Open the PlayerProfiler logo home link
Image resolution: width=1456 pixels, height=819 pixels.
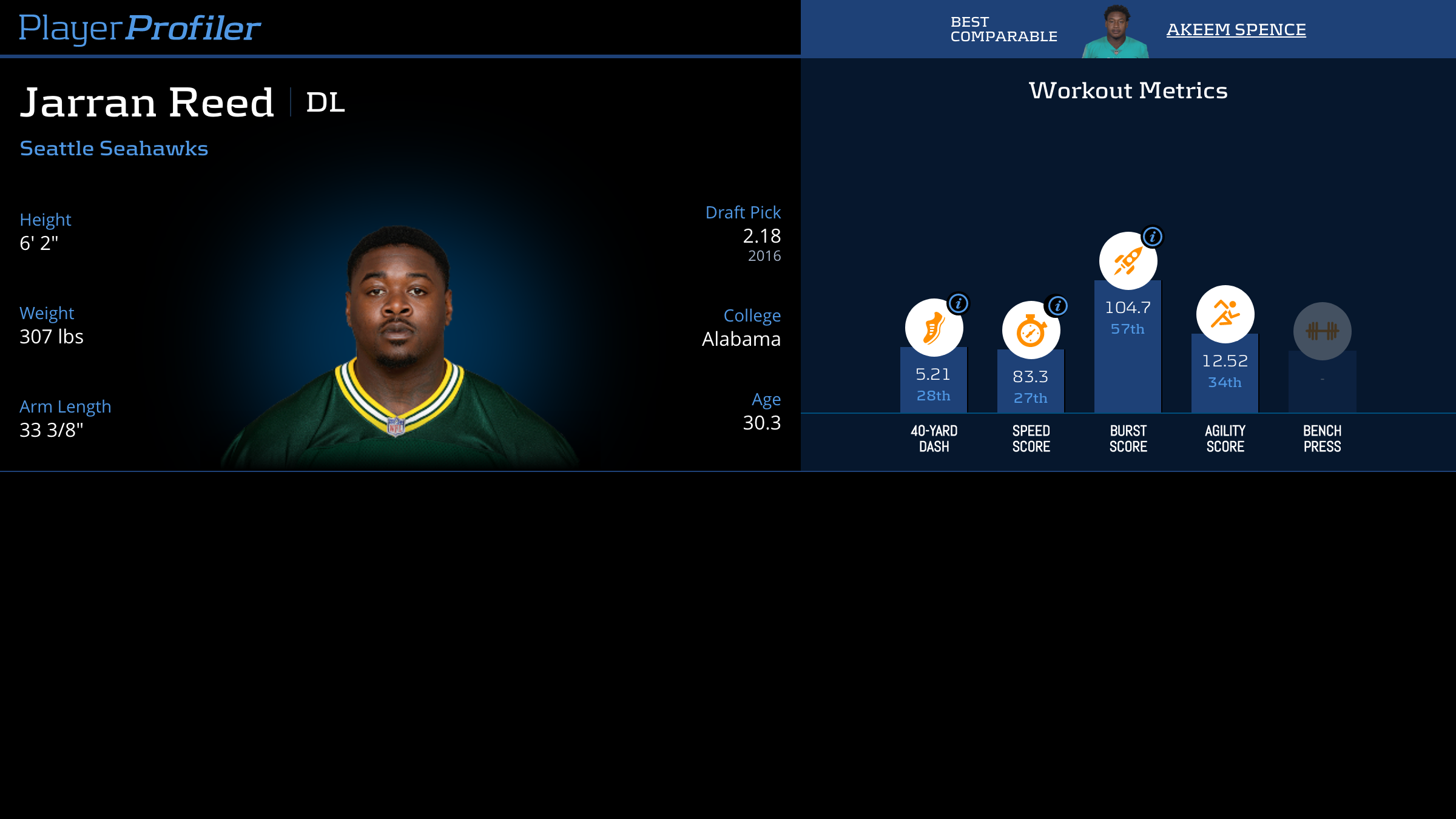140,28
